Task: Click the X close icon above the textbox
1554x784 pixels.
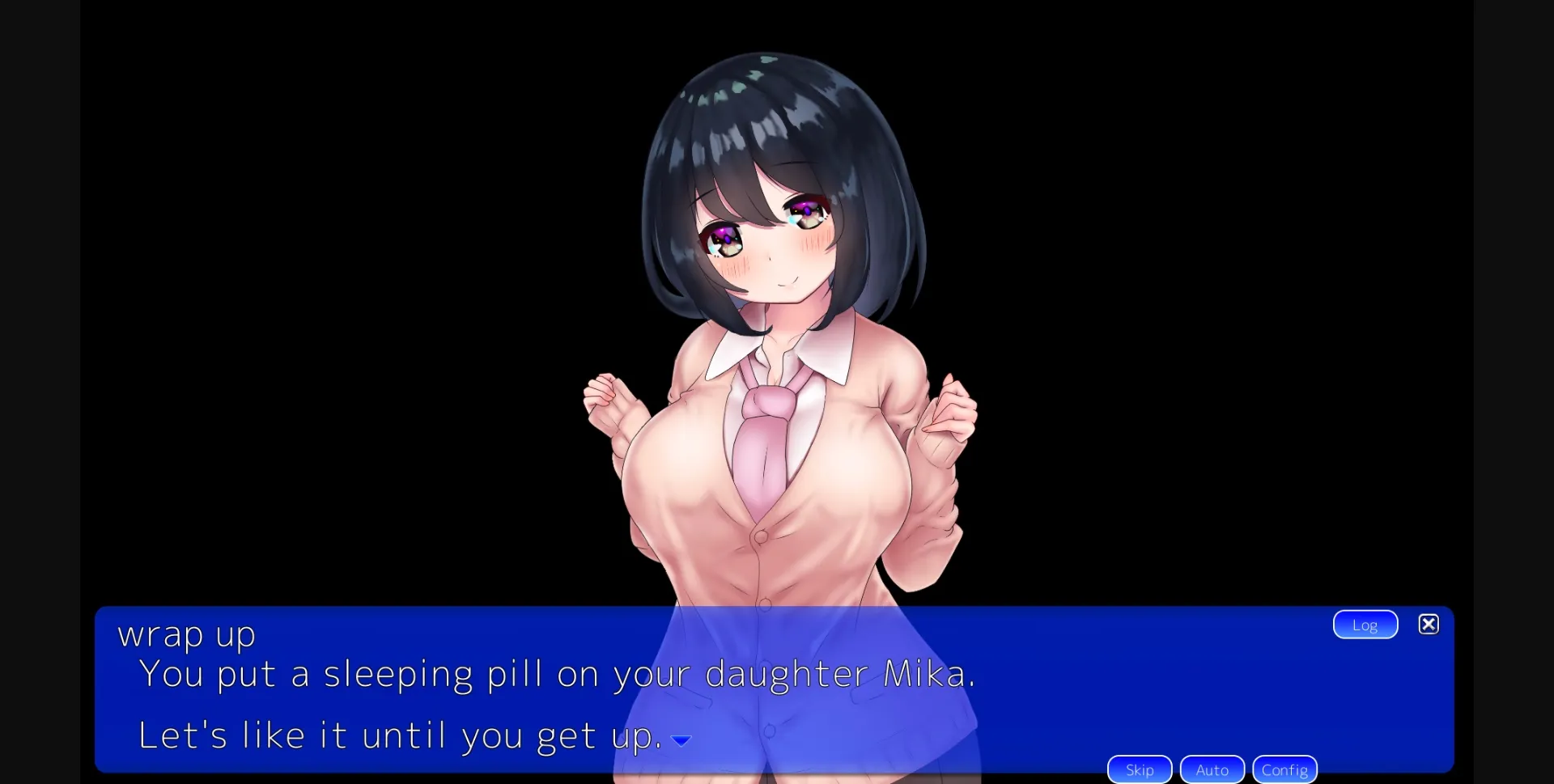Action: [1429, 624]
